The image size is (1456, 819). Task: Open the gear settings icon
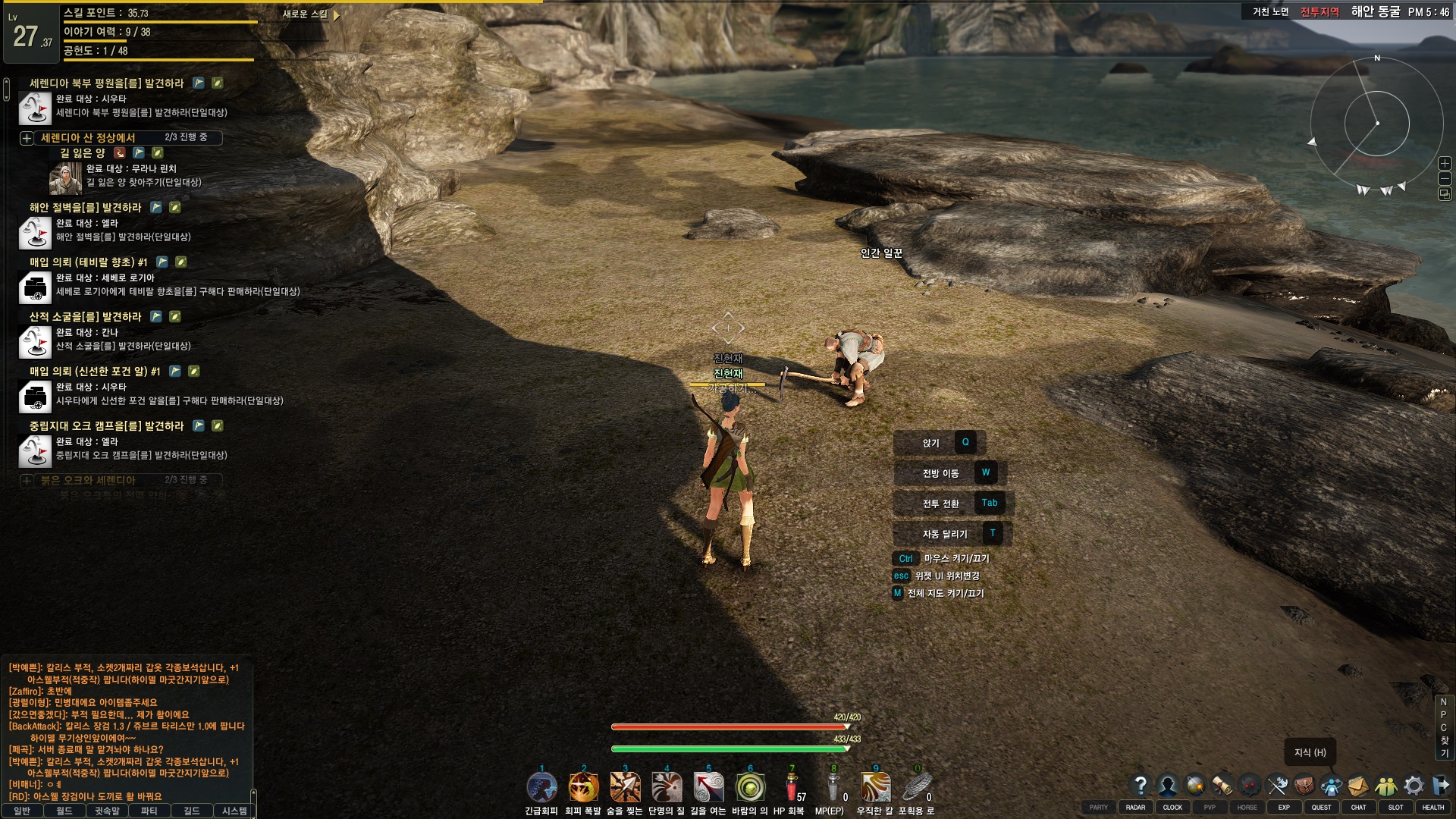(1414, 785)
